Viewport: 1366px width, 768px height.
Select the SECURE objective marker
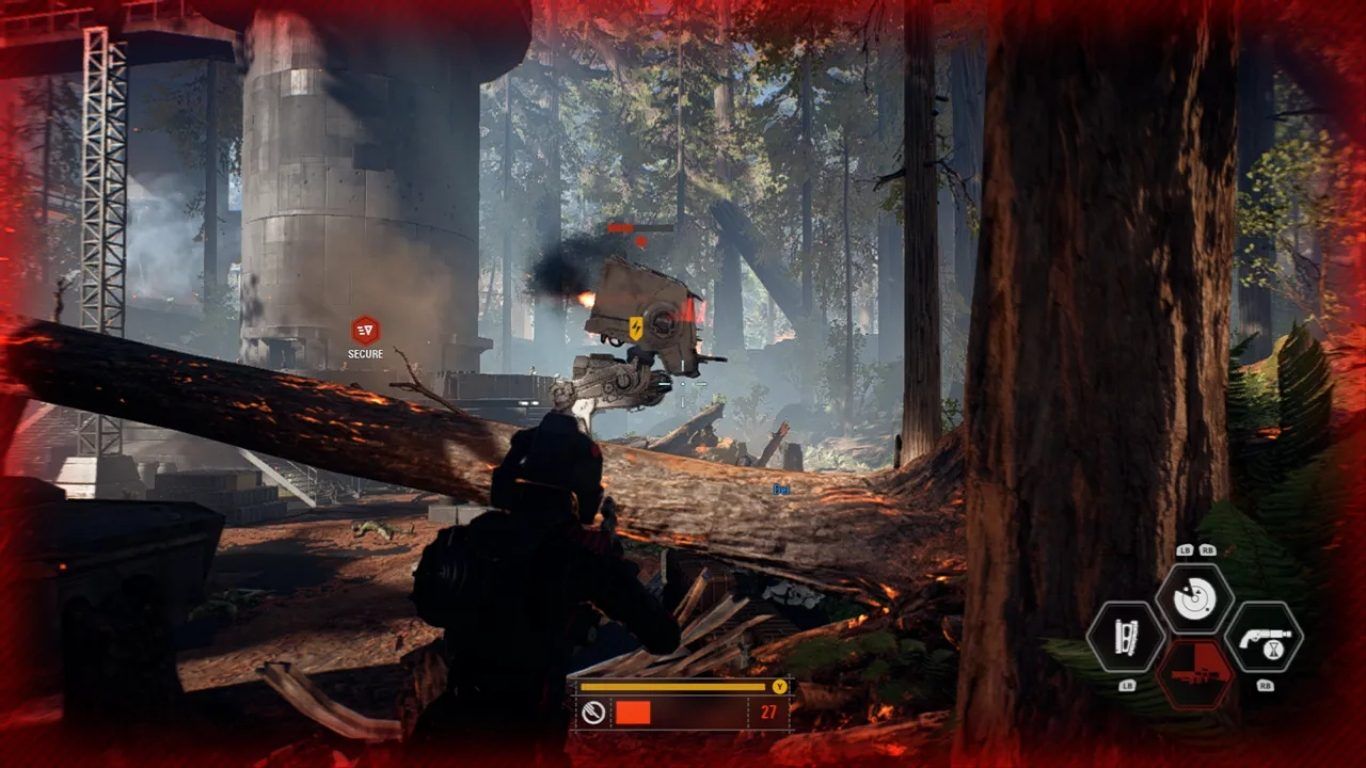pyautogui.click(x=365, y=331)
